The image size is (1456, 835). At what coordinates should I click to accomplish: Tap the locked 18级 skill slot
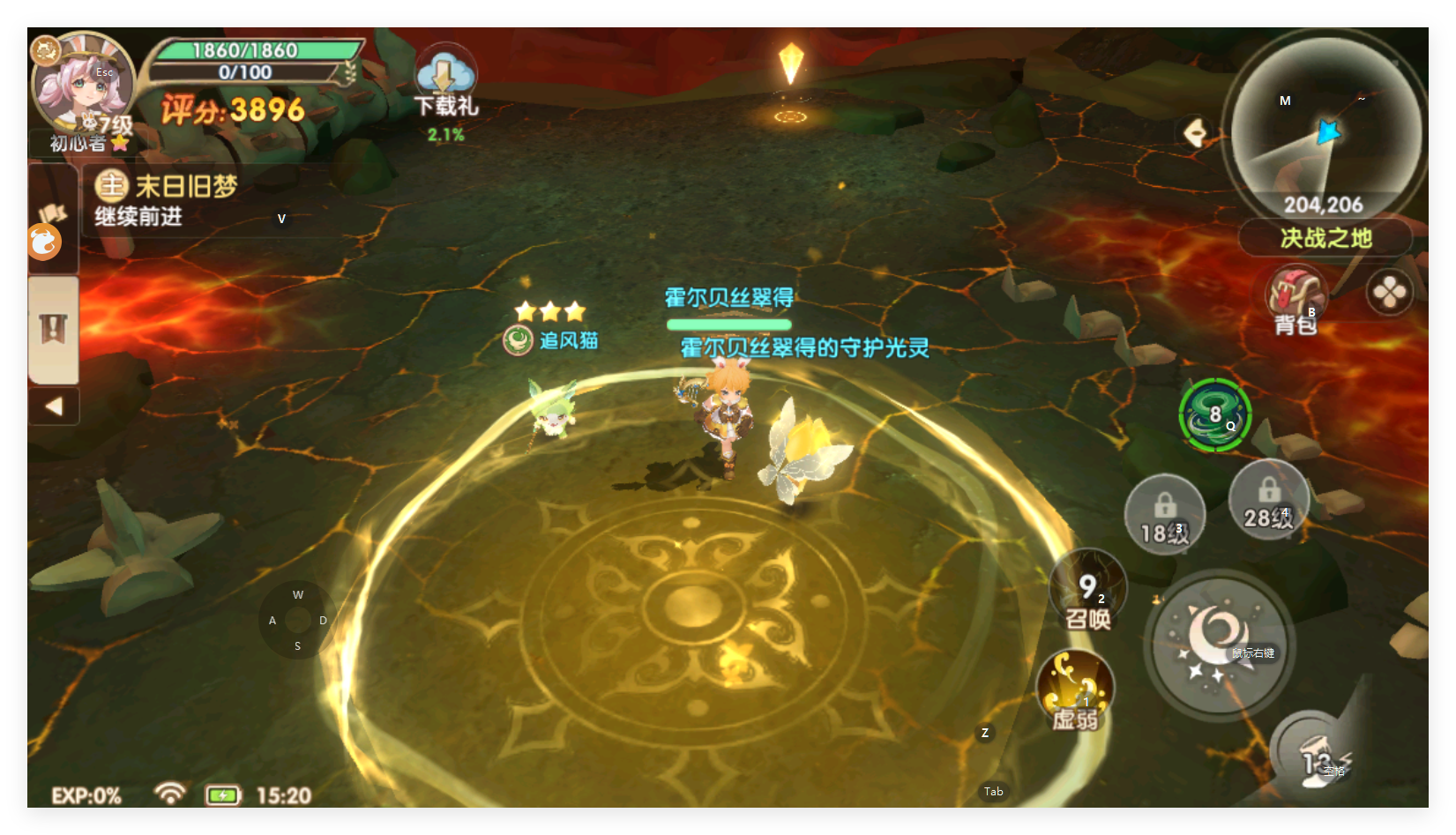[x=1164, y=515]
